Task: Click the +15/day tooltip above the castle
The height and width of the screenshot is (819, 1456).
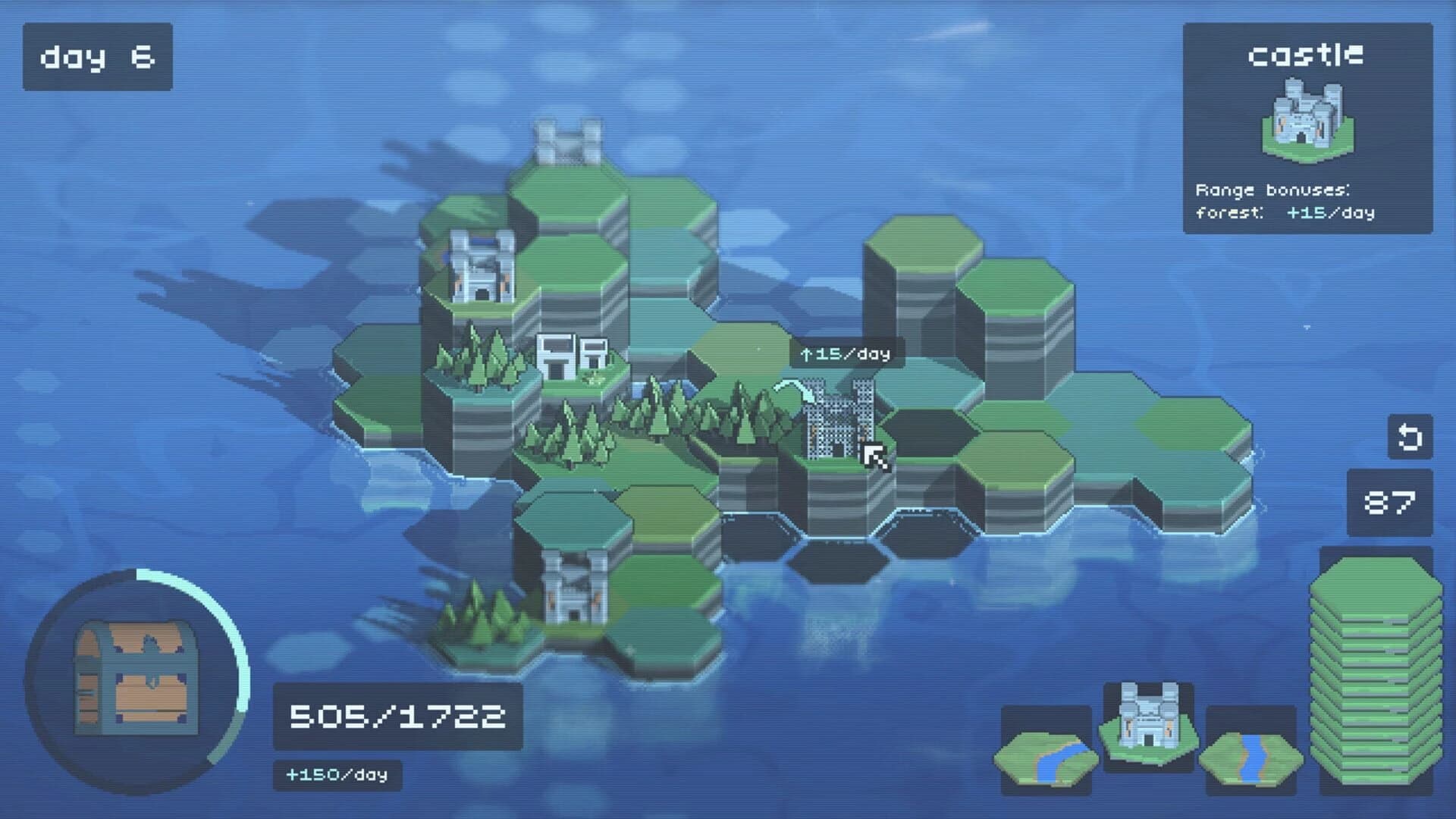Action: [x=847, y=352]
